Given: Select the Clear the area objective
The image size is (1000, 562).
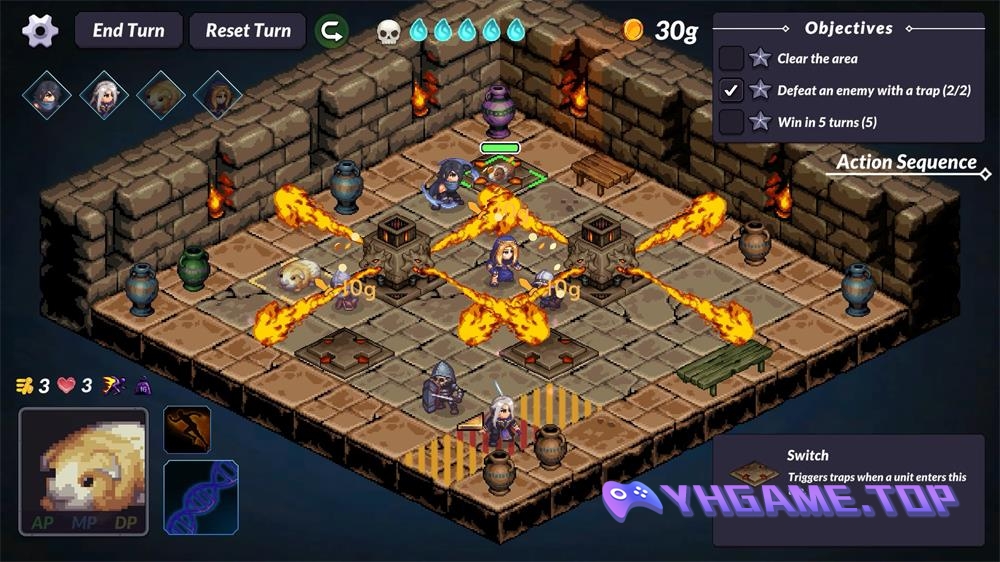Looking at the screenshot, I should (x=817, y=59).
